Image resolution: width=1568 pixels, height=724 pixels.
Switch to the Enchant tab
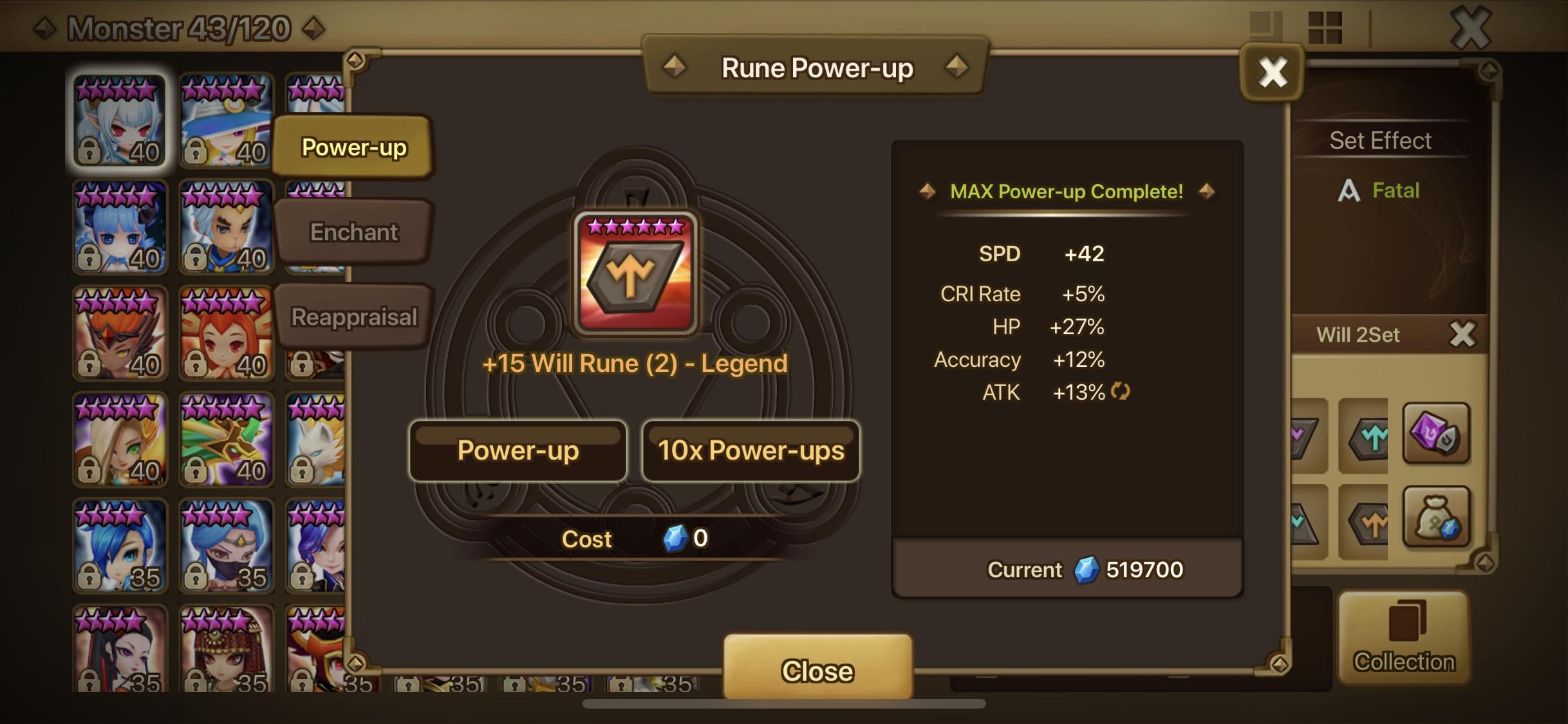[354, 232]
